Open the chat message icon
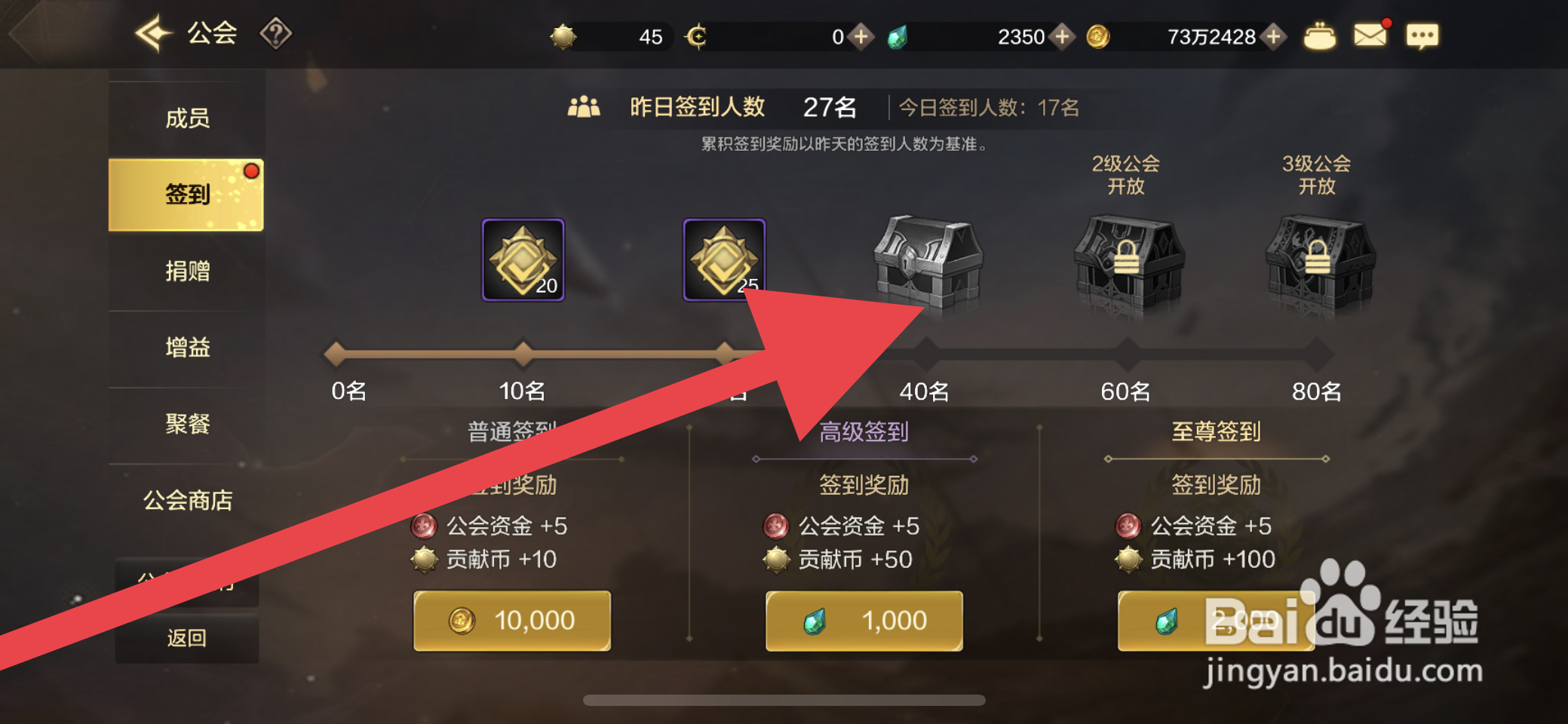The height and width of the screenshot is (724, 1568). [x=1422, y=35]
